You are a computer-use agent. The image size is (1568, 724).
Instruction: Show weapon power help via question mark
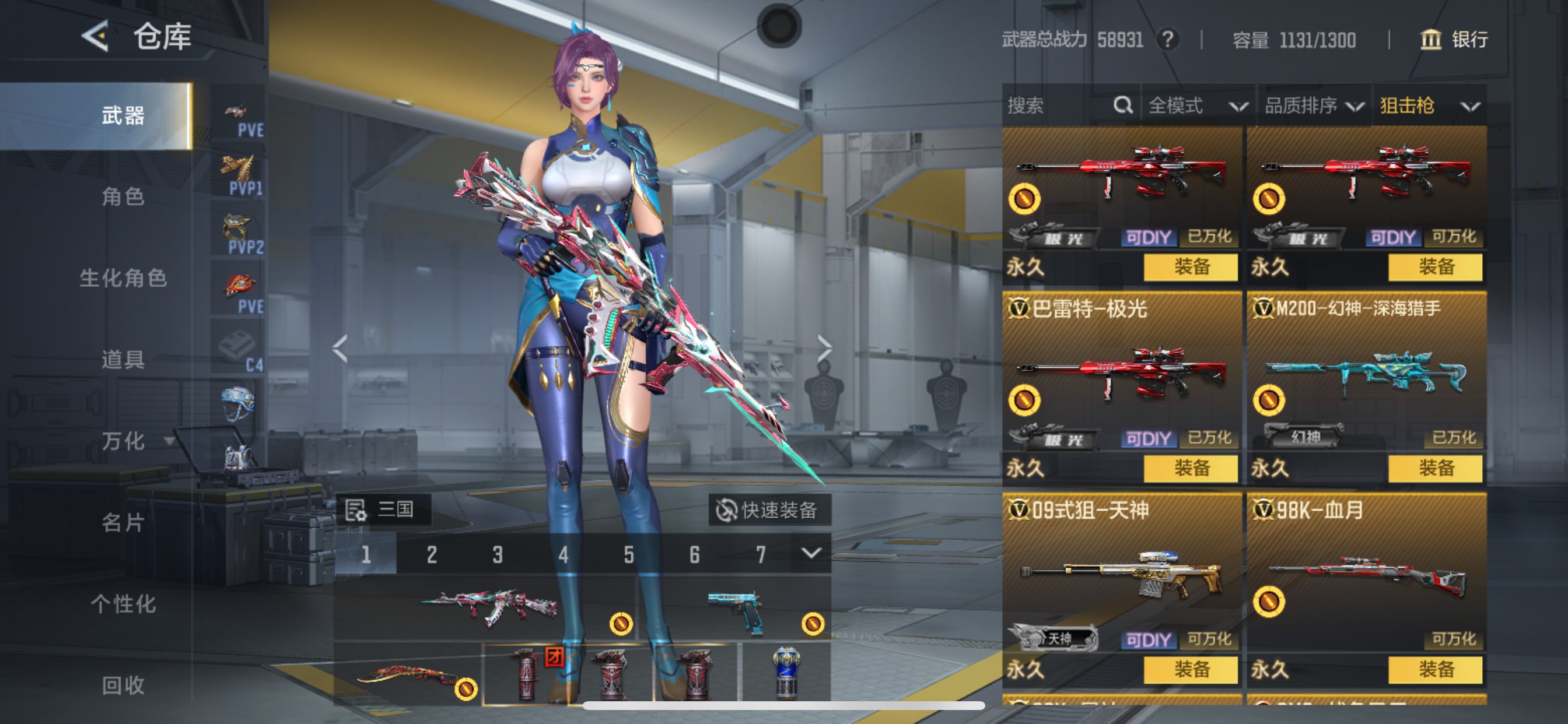pos(1167,40)
